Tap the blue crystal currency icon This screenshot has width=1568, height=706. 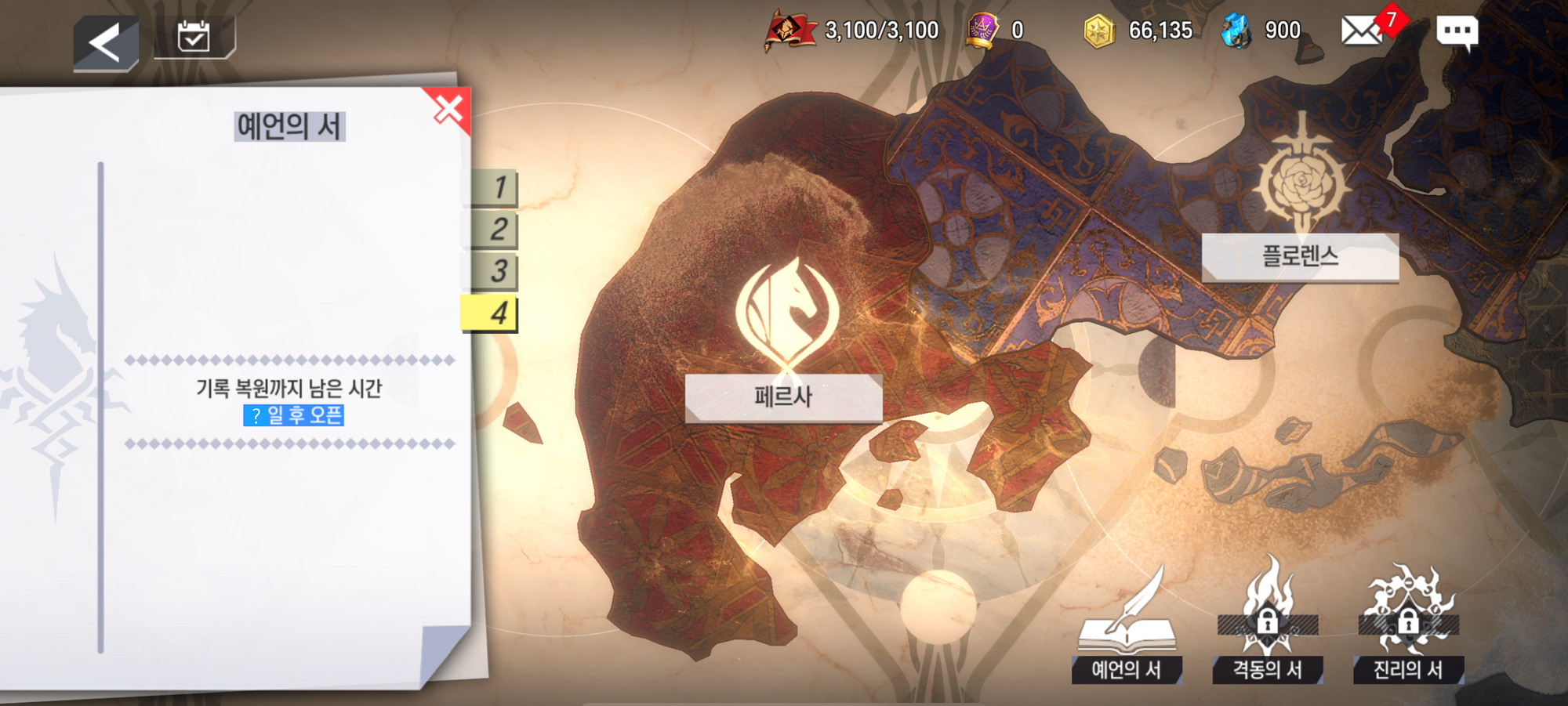tap(1236, 31)
